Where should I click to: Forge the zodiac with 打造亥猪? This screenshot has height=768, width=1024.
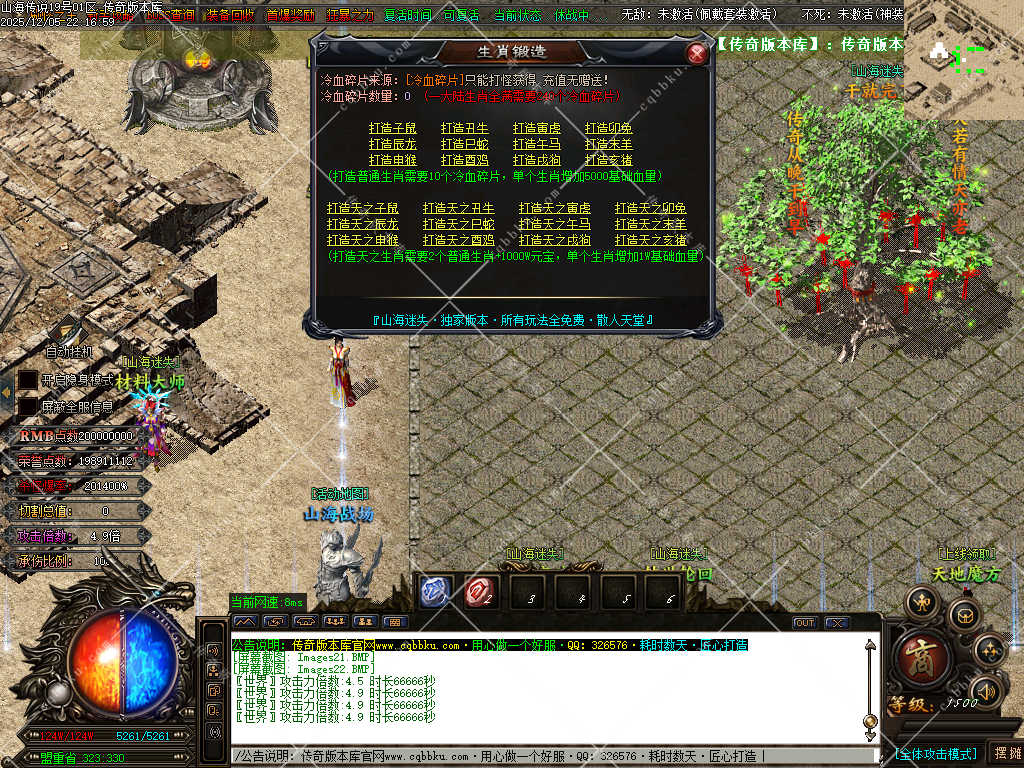[x=609, y=160]
